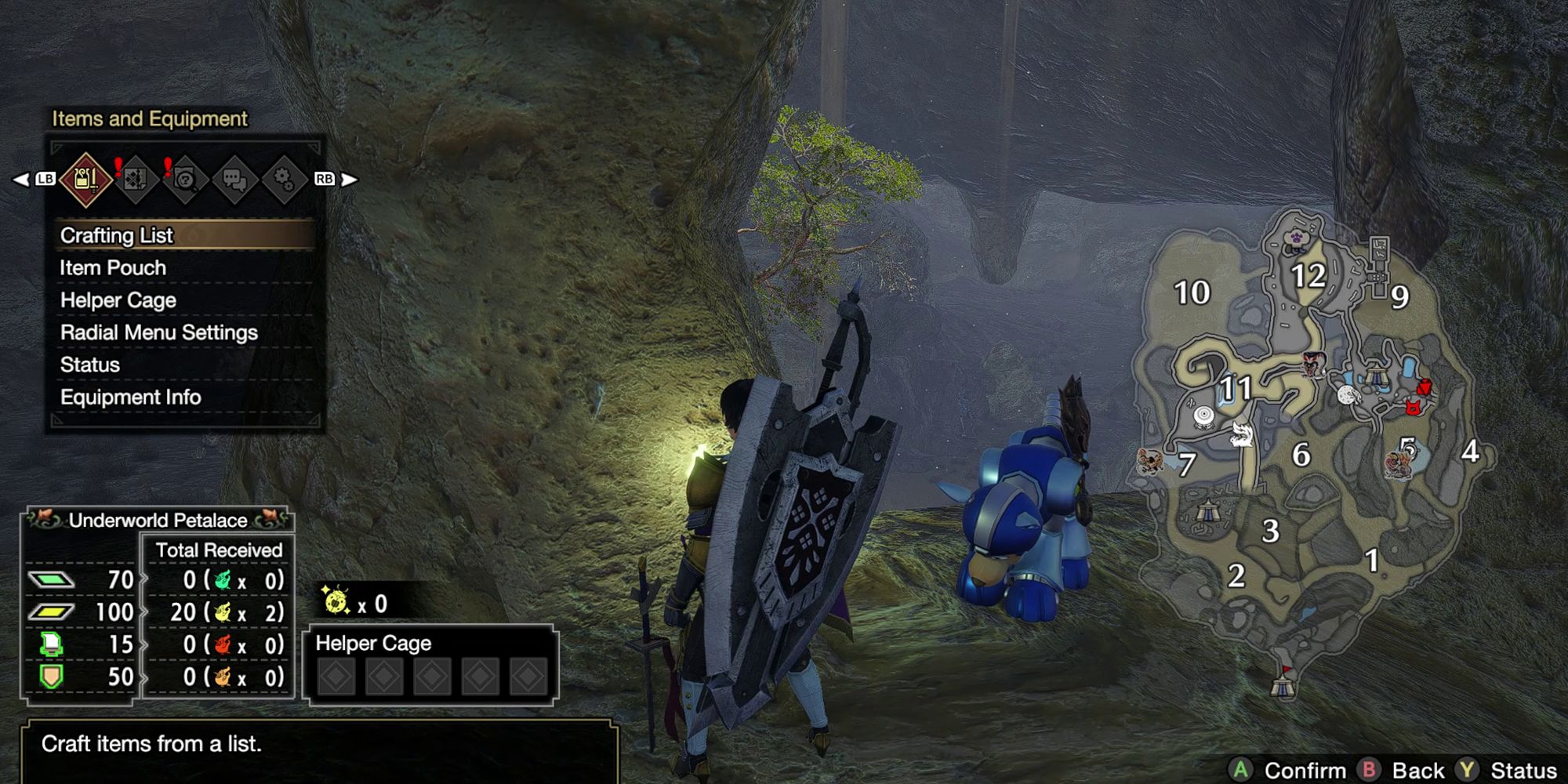This screenshot has height=784, width=1568.
Task: Open the quest cards category icon
Action: click(136, 179)
